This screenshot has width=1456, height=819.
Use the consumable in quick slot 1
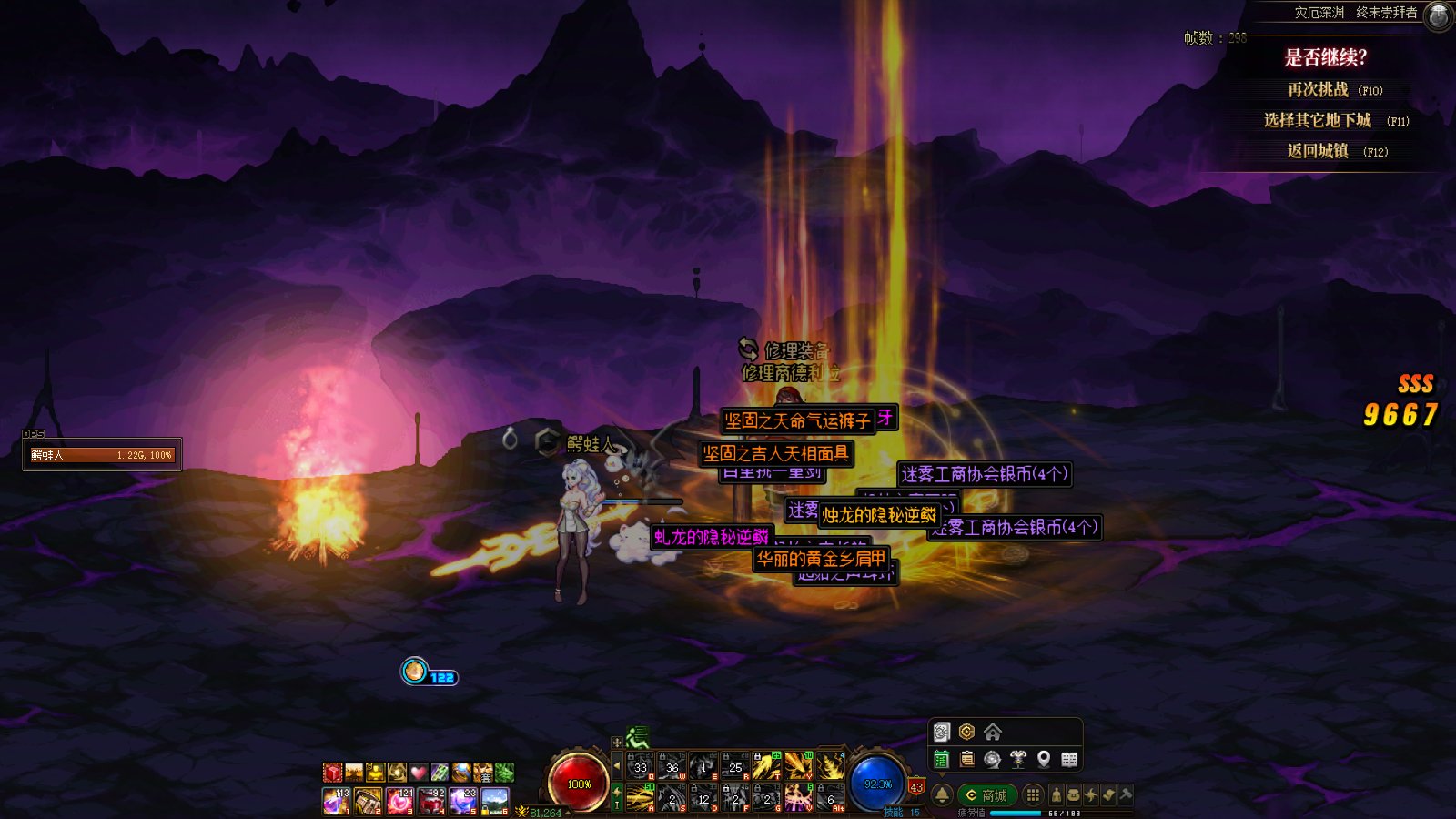tap(336, 802)
